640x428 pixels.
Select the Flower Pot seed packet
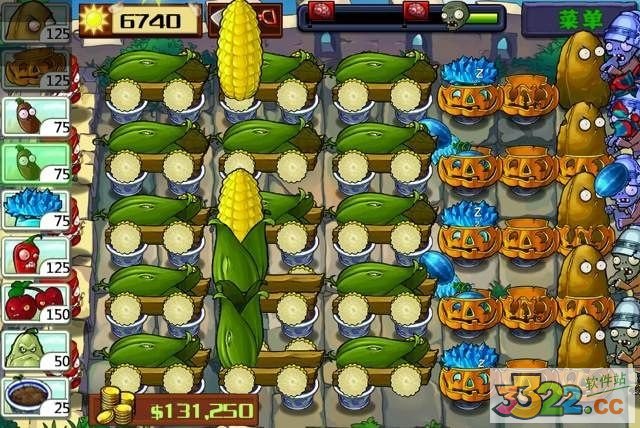(34, 395)
